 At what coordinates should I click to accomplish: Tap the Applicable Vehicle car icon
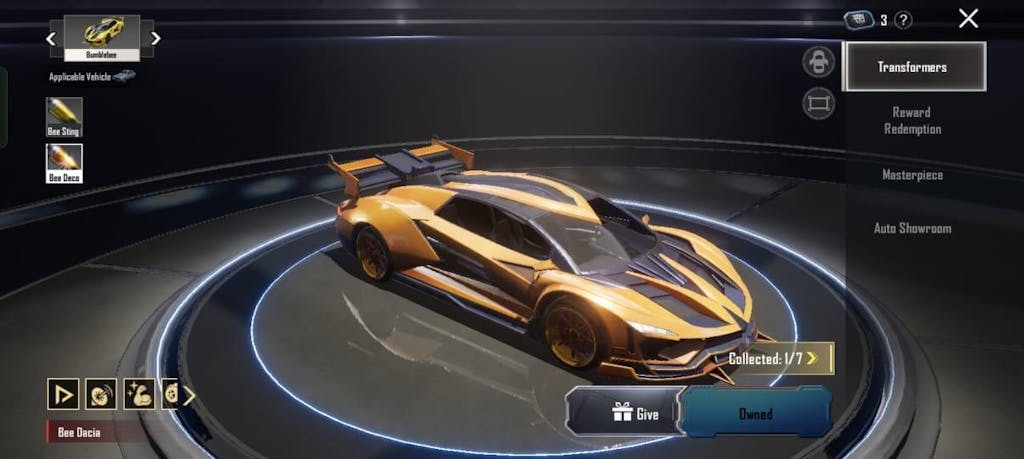pyautogui.click(x=124, y=76)
